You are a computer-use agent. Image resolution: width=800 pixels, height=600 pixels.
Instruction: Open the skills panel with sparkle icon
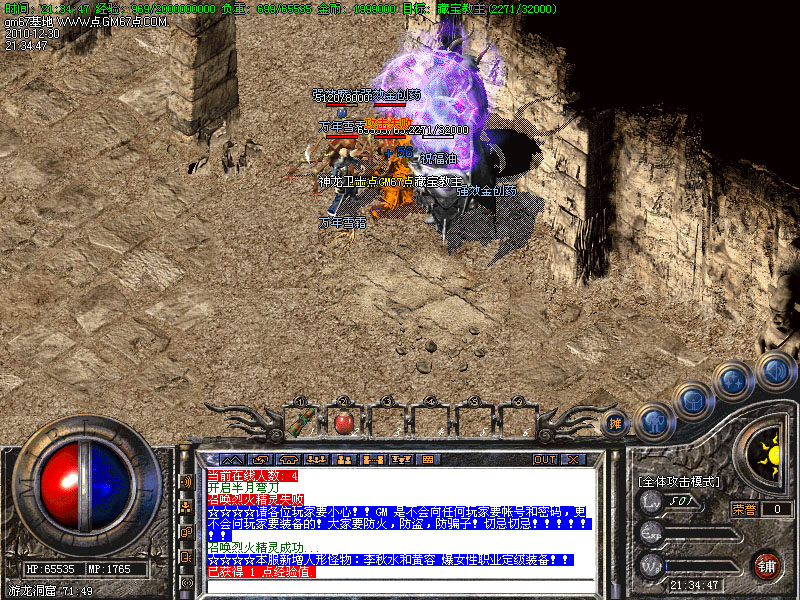[x=734, y=382]
